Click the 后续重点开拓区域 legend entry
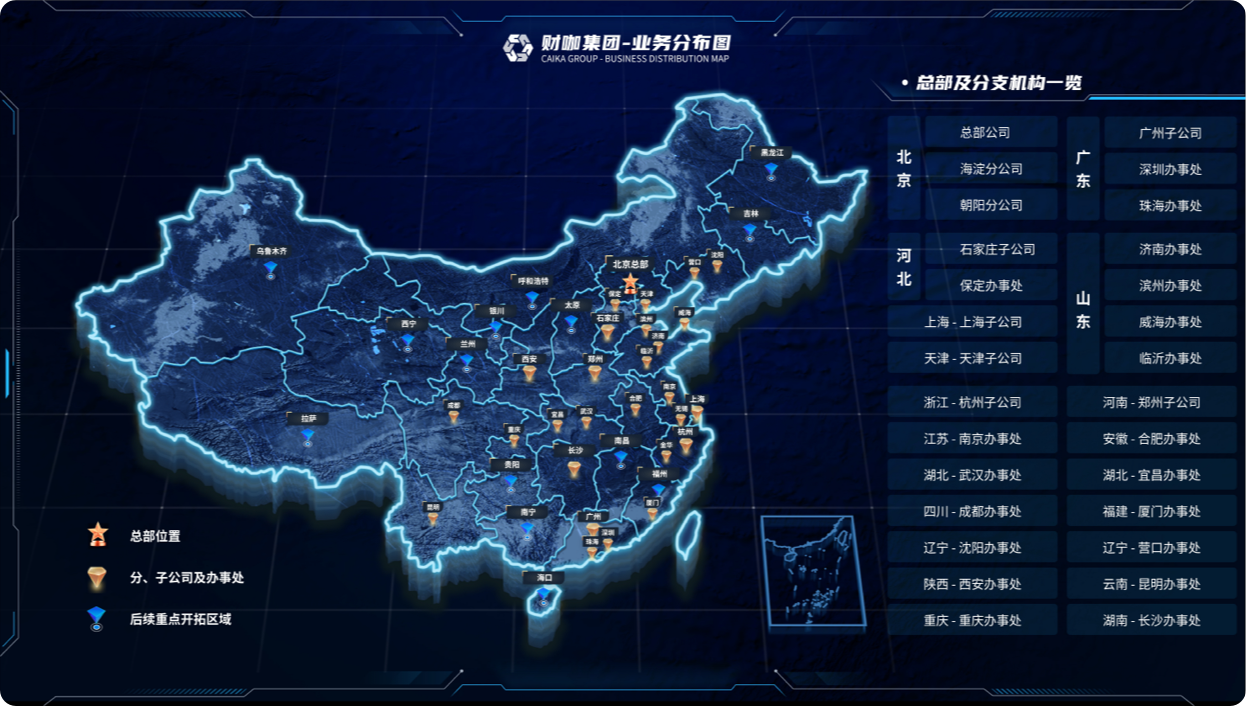 (x=180, y=619)
